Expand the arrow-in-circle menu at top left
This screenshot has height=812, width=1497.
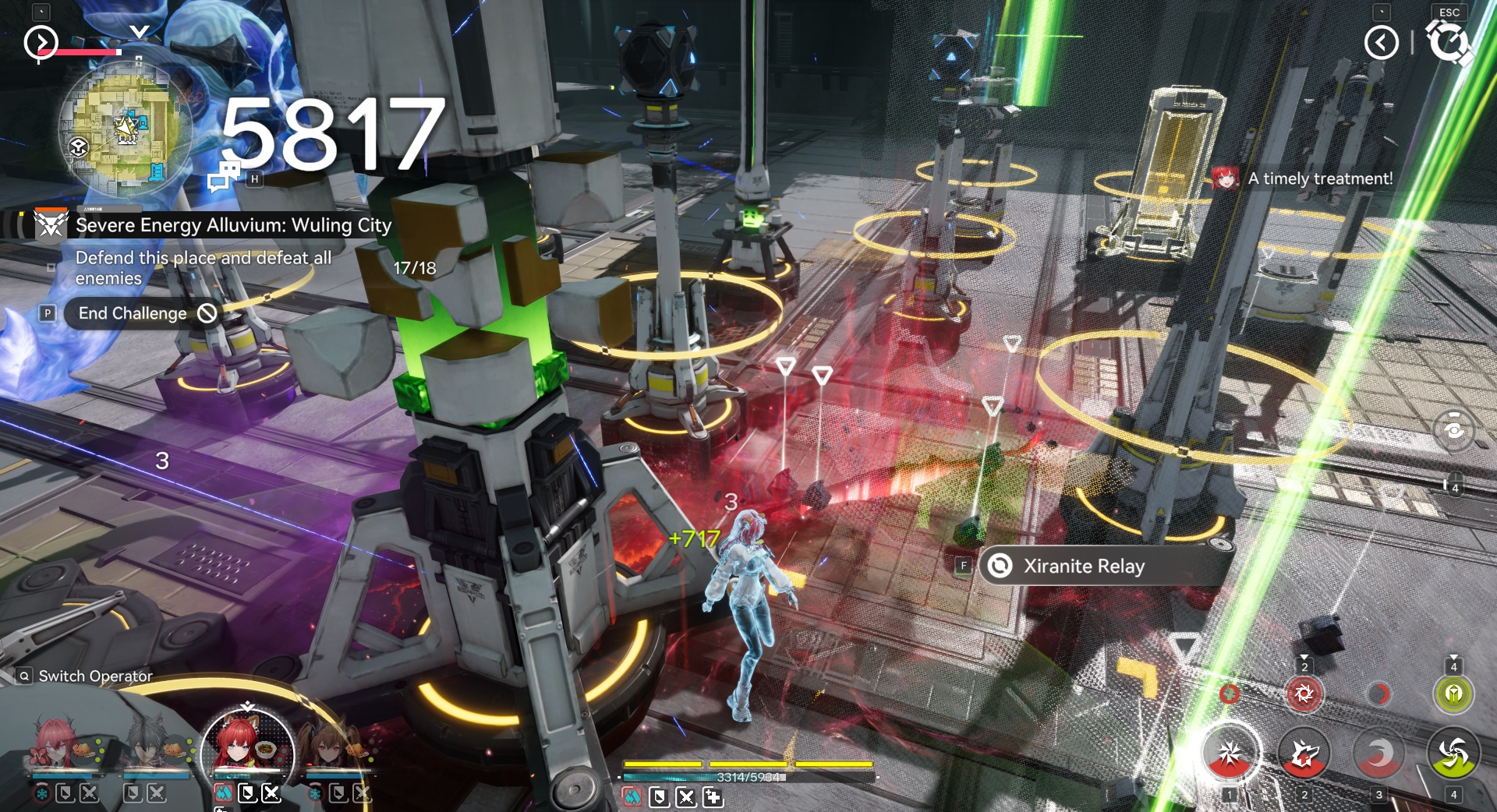pyautogui.click(x=41, y=43)
